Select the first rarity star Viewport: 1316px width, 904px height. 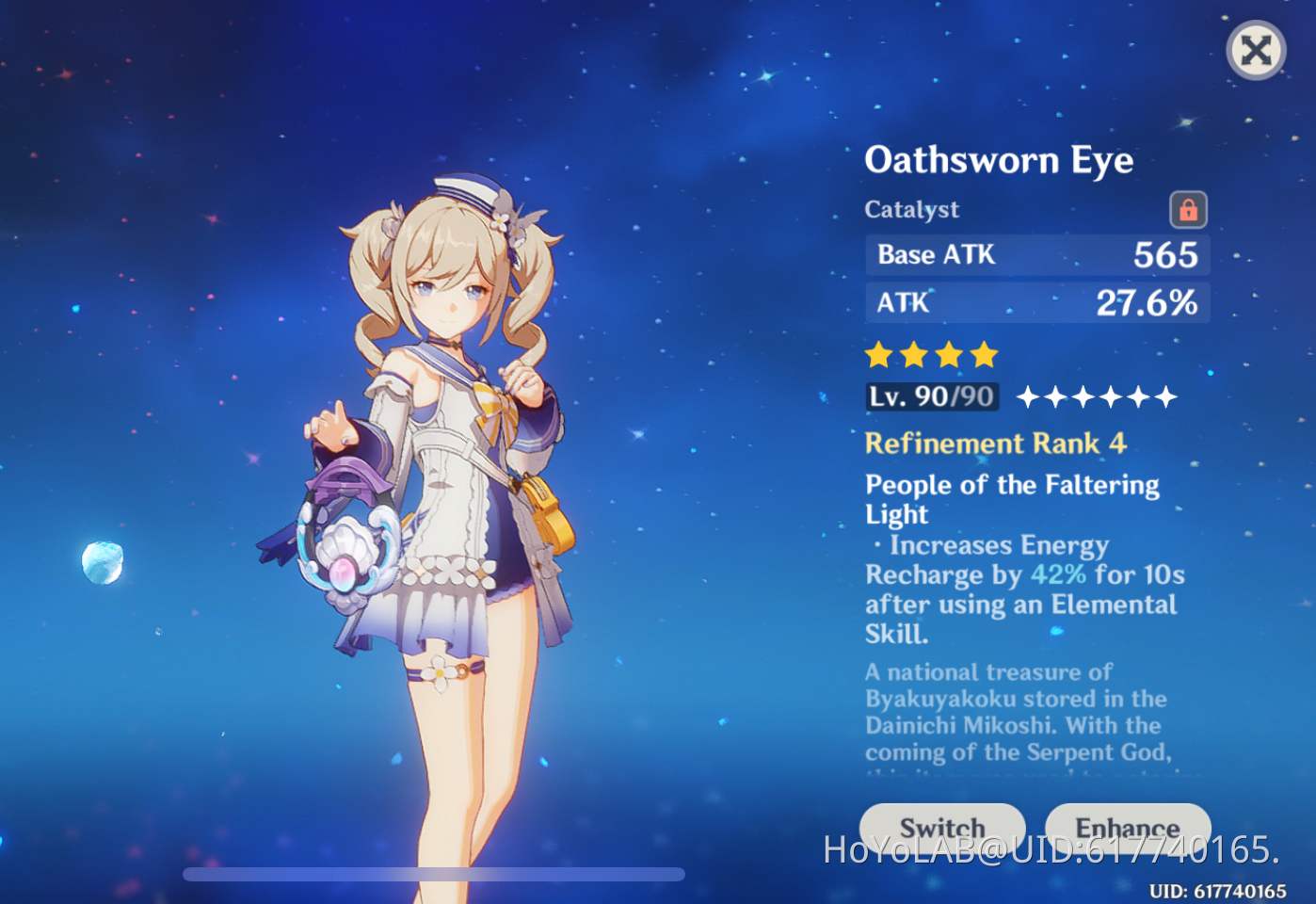pos(877,355)
